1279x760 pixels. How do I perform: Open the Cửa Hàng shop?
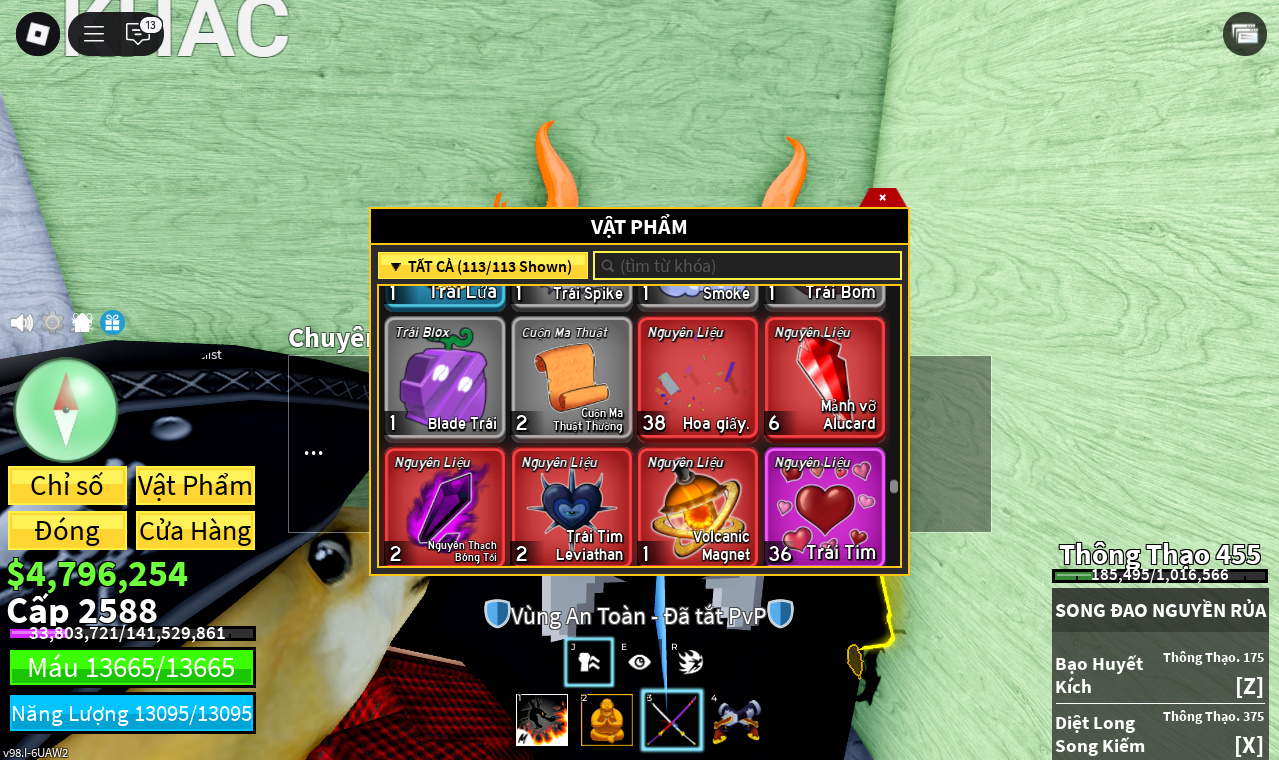tap(195, 531)
